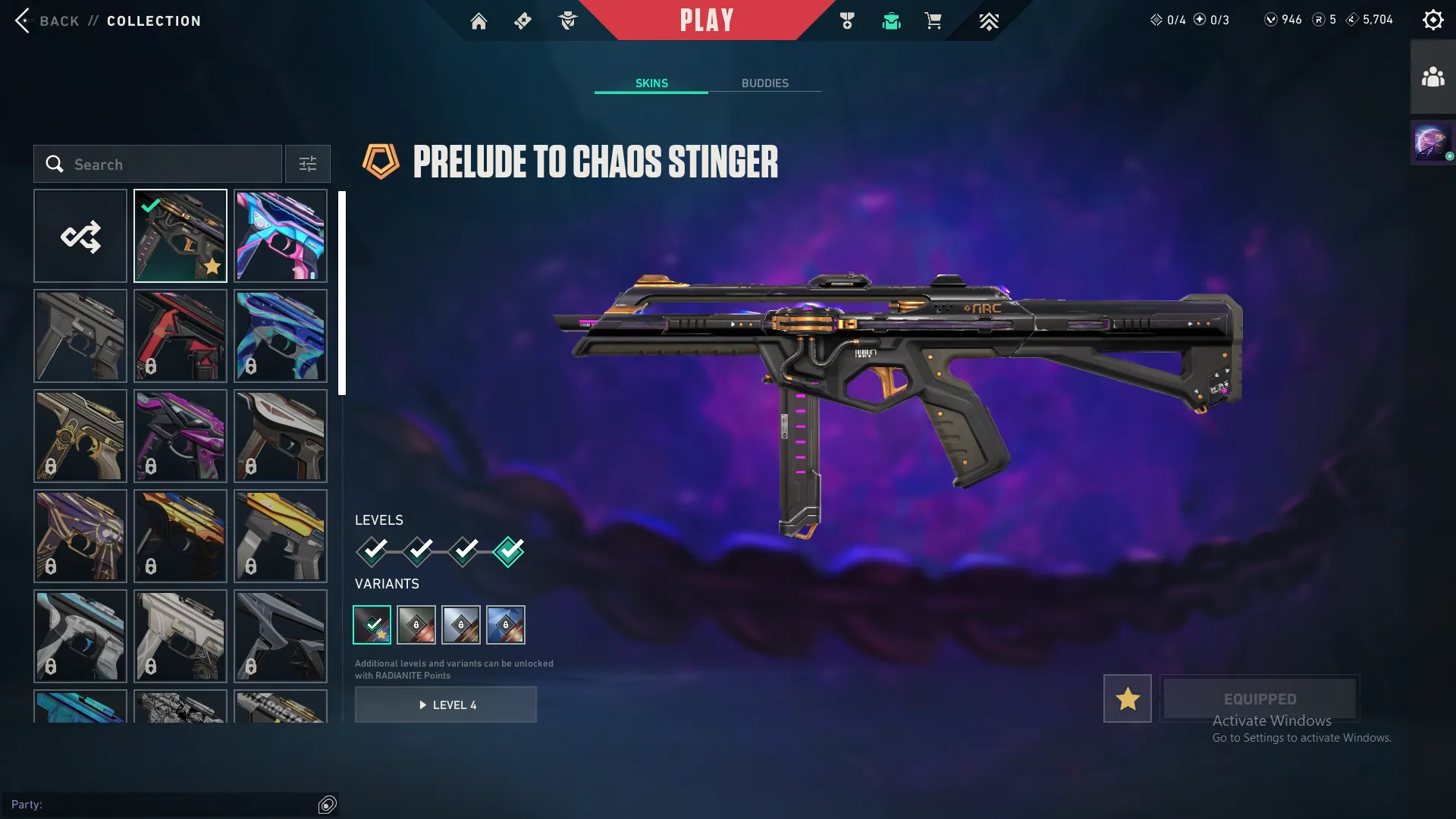Viewport: 1456px width, 819px height.
Task: Open the party audio icon at the bottom
Action: point(328,805)
